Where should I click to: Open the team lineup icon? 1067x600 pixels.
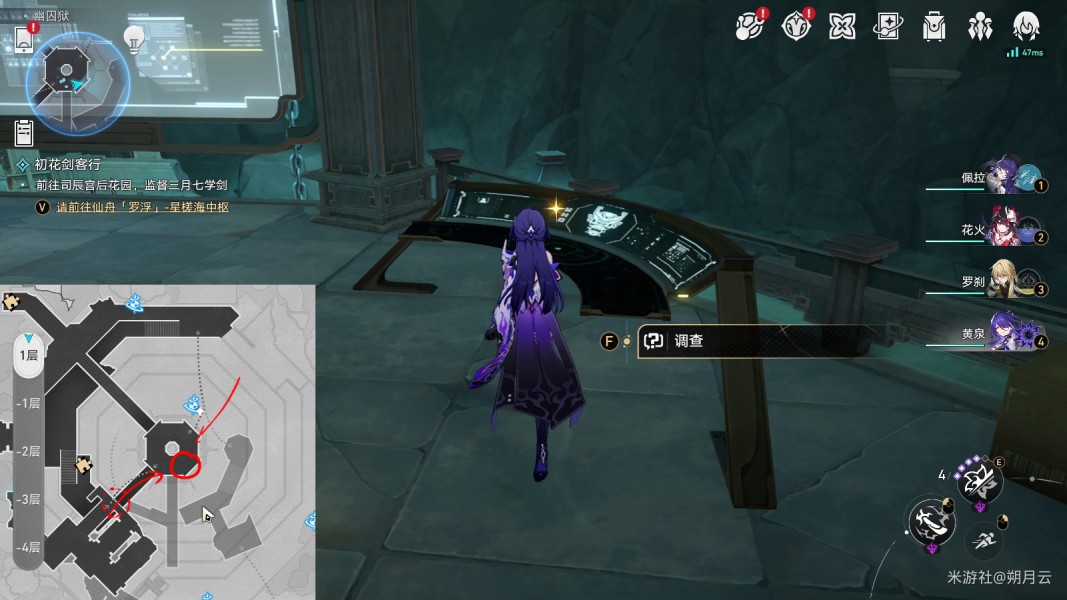980,27
